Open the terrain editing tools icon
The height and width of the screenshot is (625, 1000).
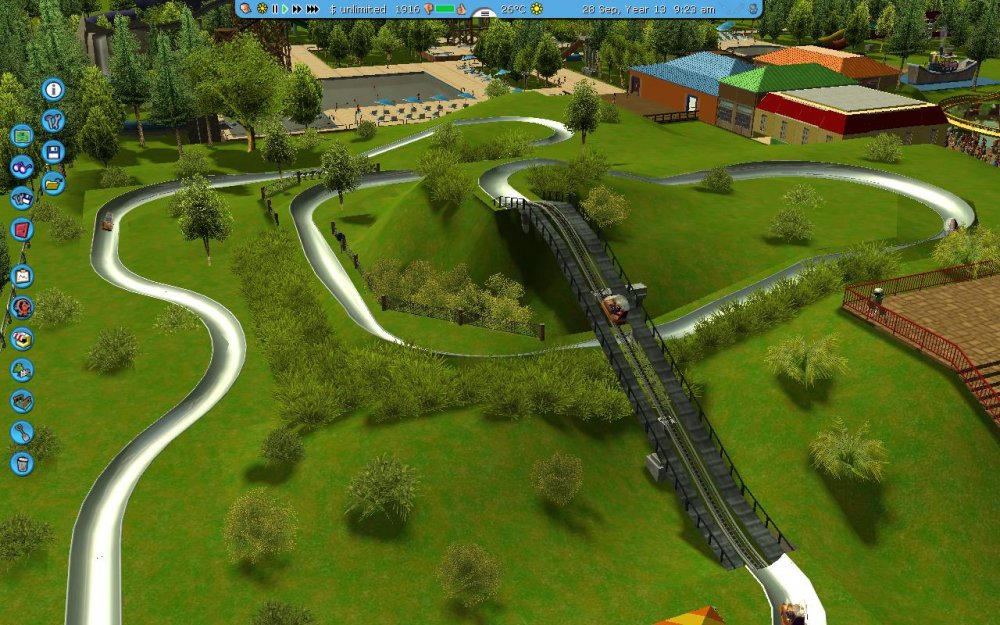tap(21, 401)
